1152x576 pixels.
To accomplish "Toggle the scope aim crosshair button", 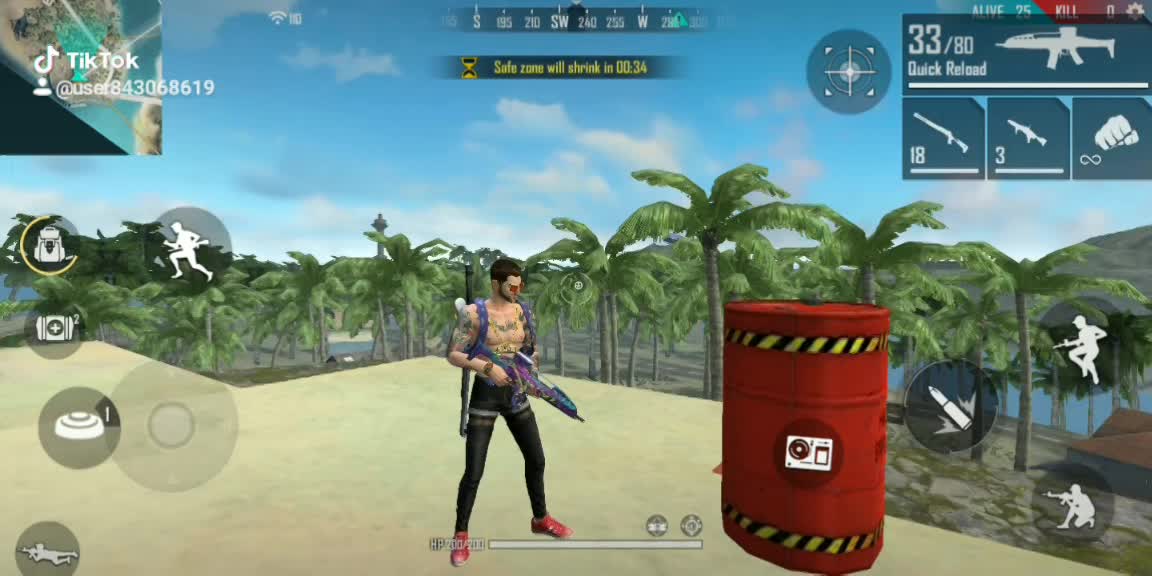I will [849, 71].
